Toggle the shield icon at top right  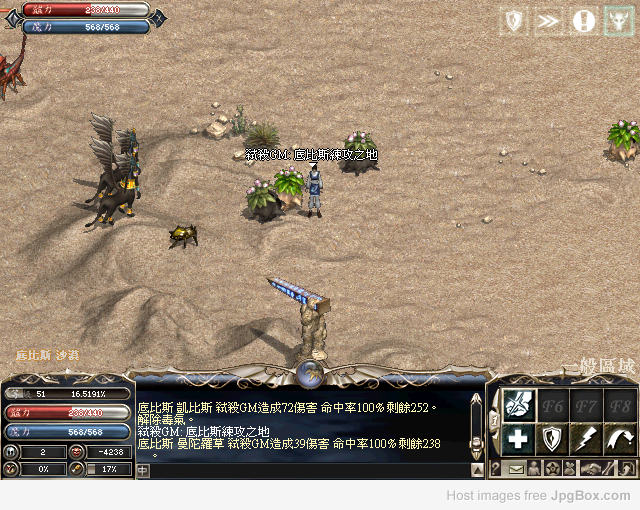(514, 20)
